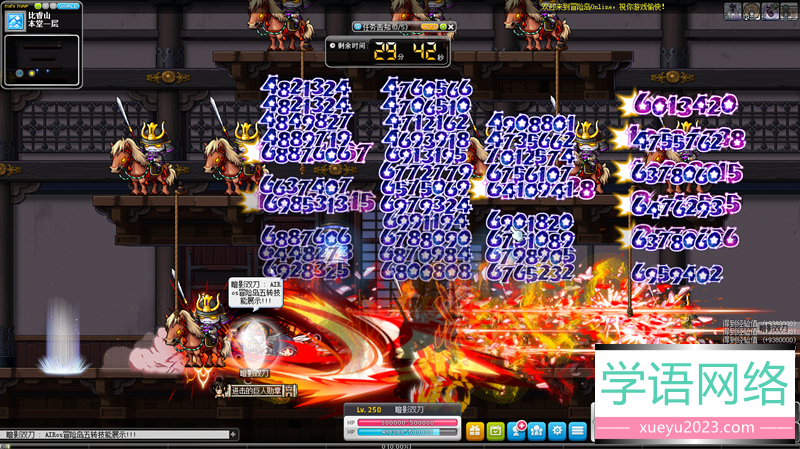800x449 pixels.
Task: Open the community group button
Action: (x=537, y=431)
